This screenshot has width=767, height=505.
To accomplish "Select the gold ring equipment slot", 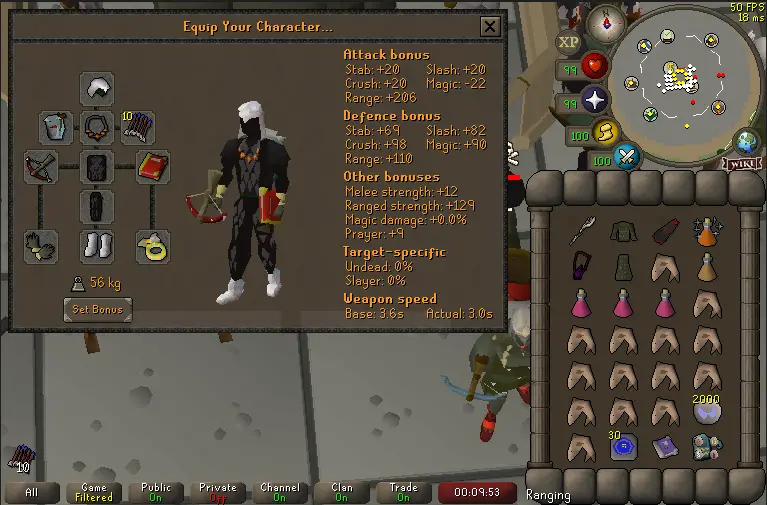I will coord(152,246).
